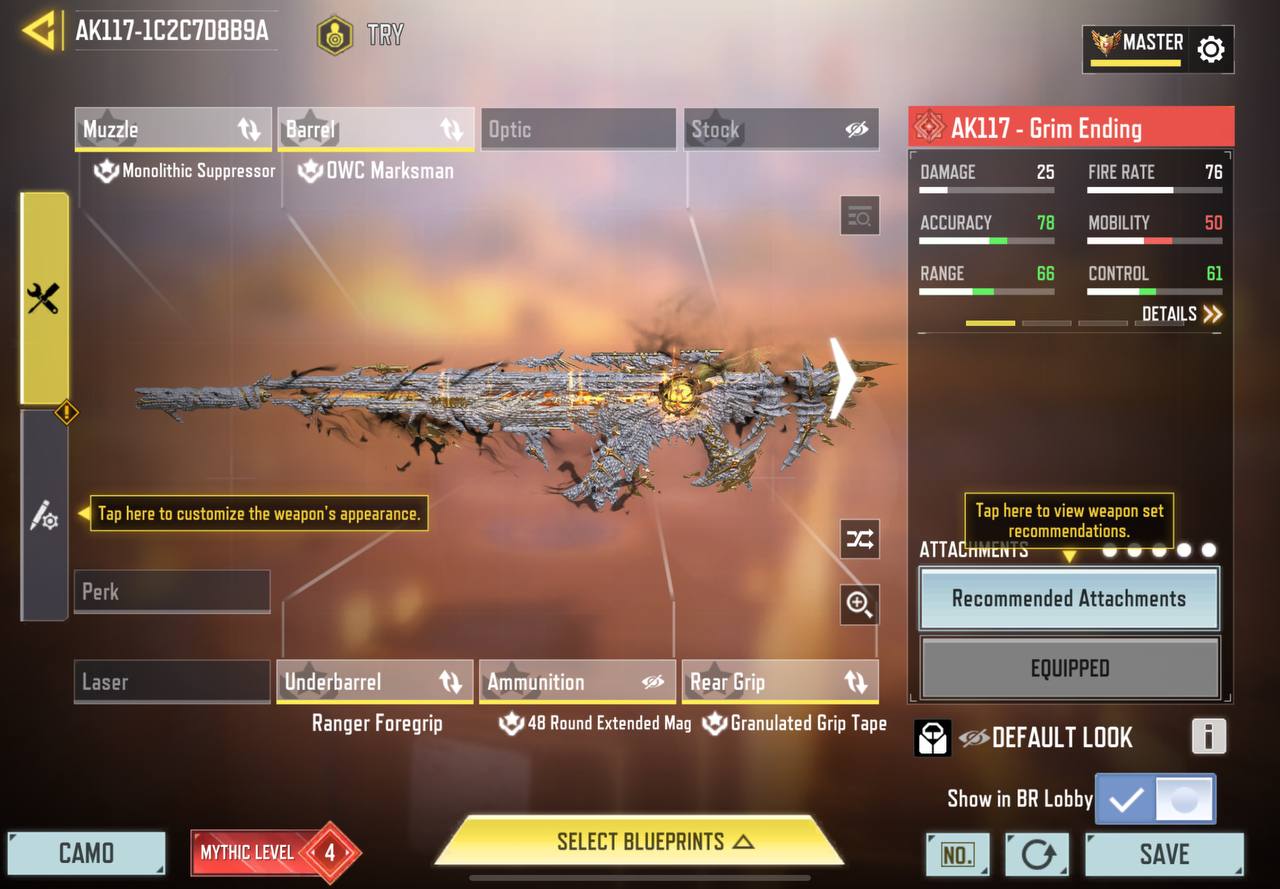1280x889 pixels.
Task: Open the Barrel attachment slot
Action: point(375,129)
